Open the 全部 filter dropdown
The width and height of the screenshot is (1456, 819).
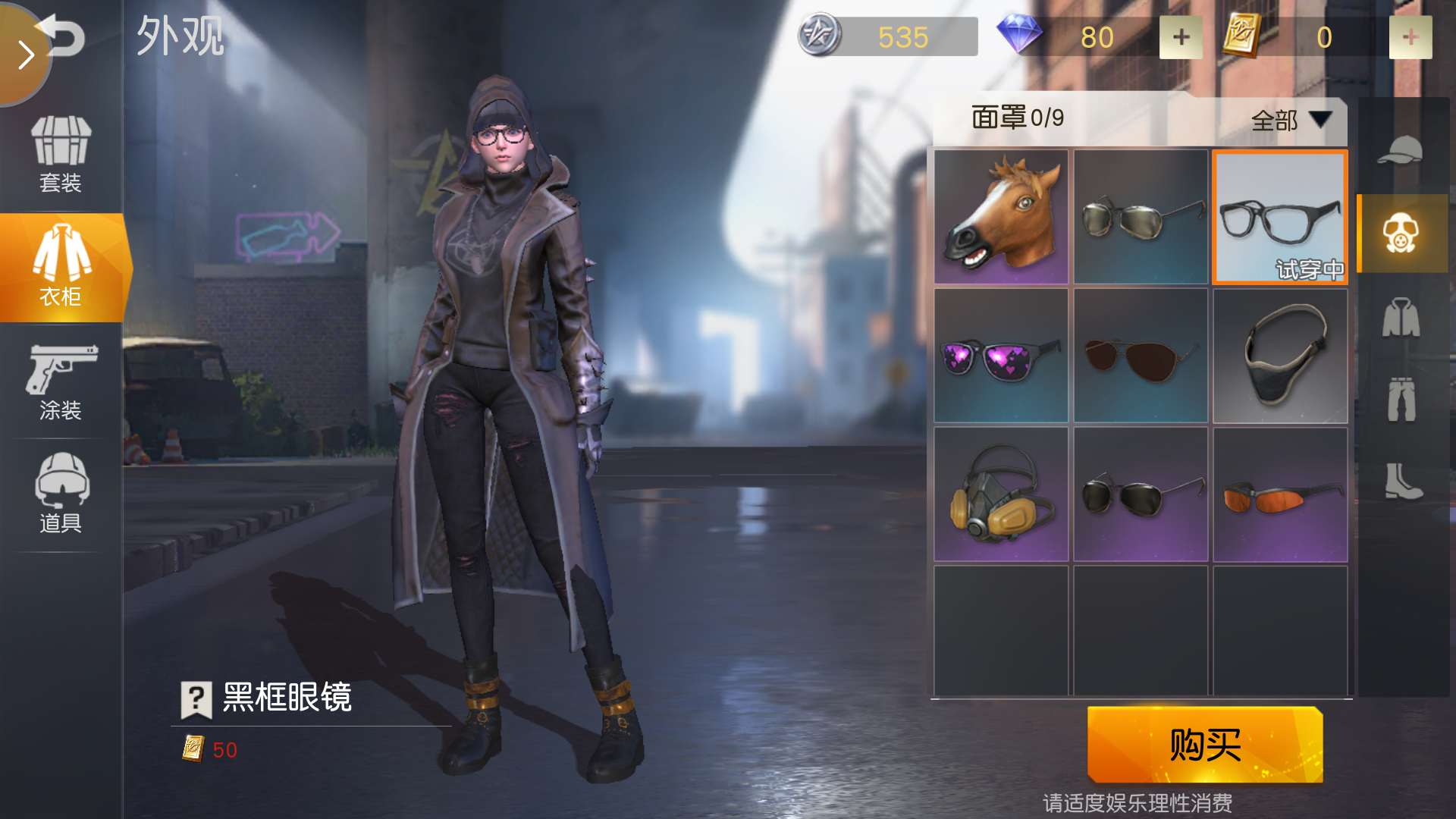tap(1289, 120)
